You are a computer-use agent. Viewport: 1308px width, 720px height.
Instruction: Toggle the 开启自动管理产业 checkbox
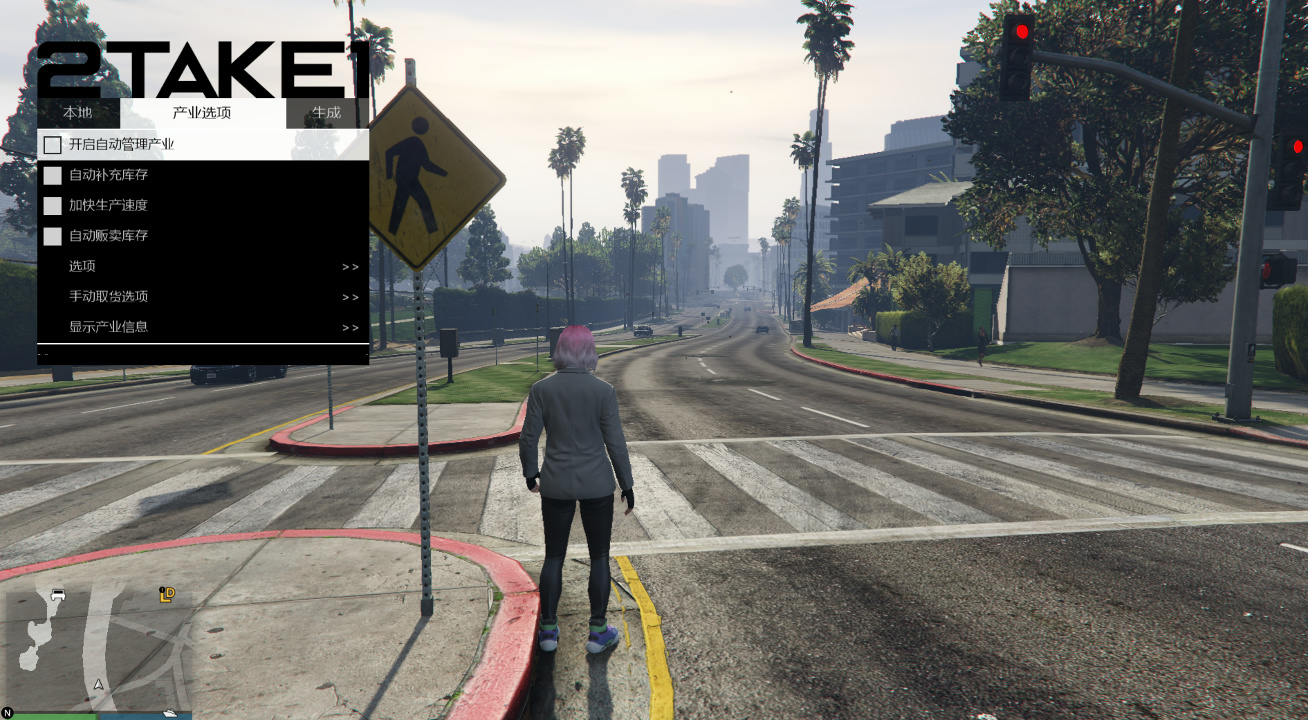(x=53, y=145)
